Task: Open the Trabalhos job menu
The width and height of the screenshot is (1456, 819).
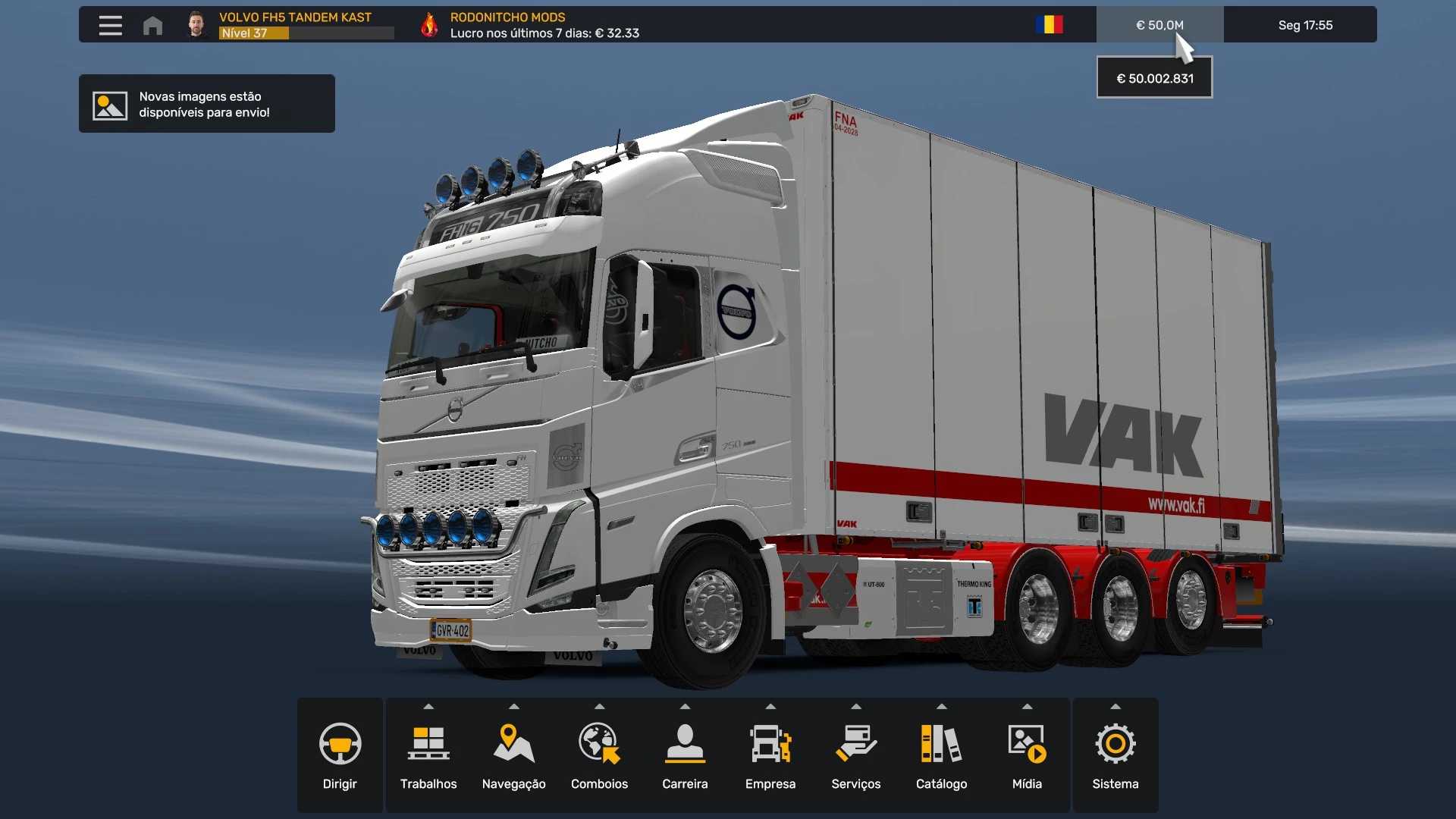Action: click(428, 756)
